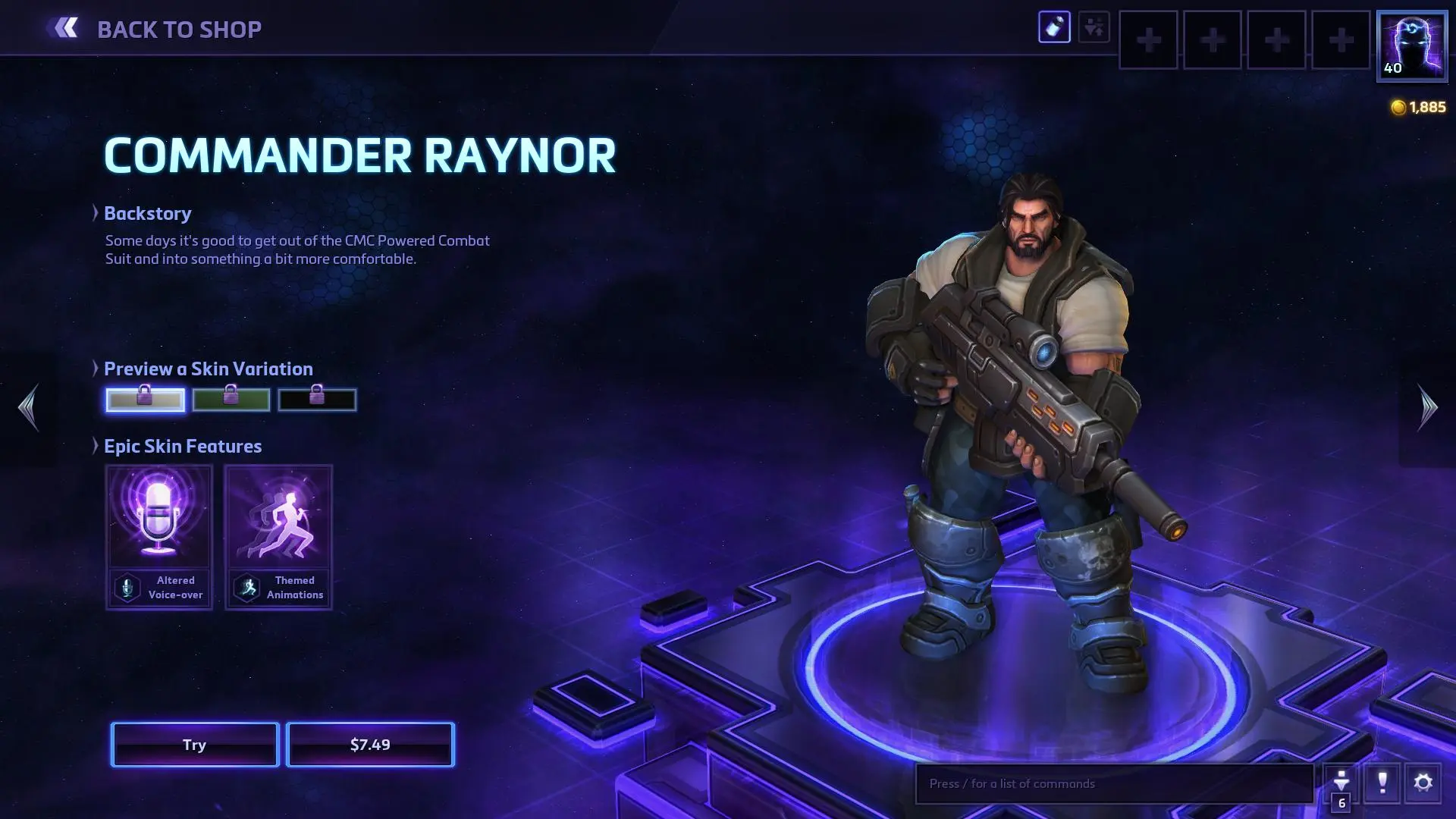Expand the Backstory section

(147, 214)
